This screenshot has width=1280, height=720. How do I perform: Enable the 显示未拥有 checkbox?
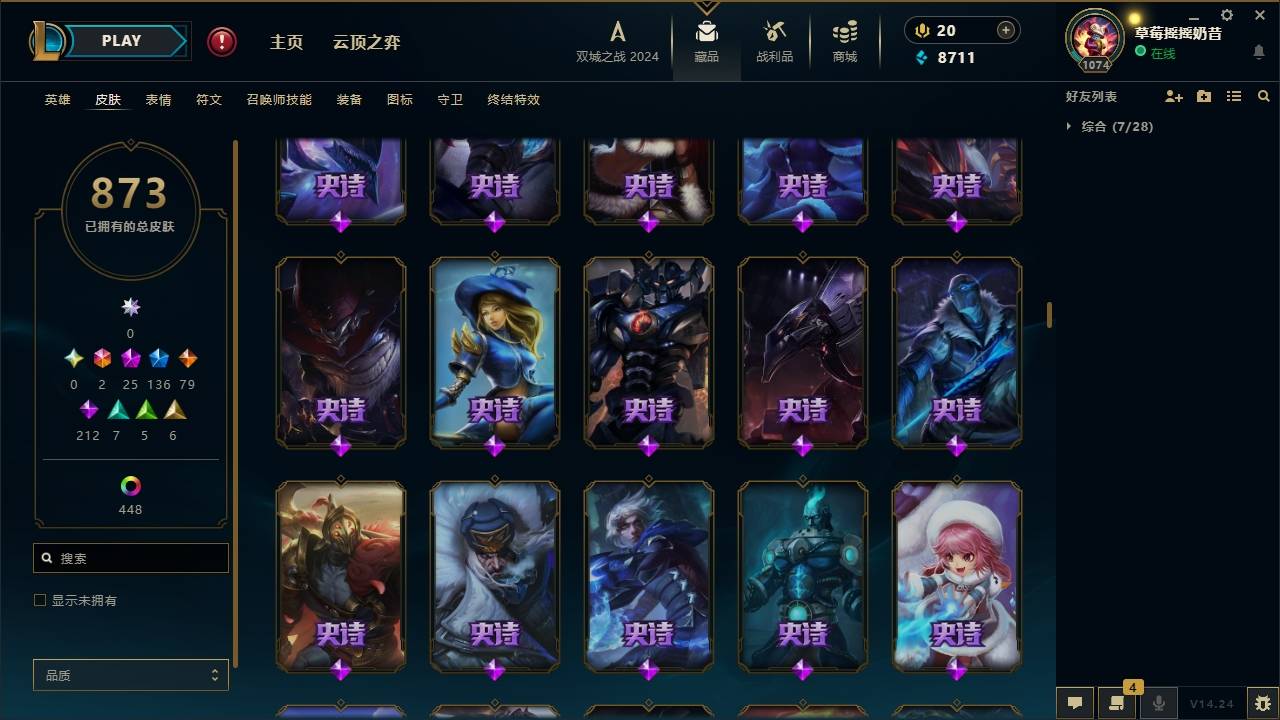click(40, 599)
